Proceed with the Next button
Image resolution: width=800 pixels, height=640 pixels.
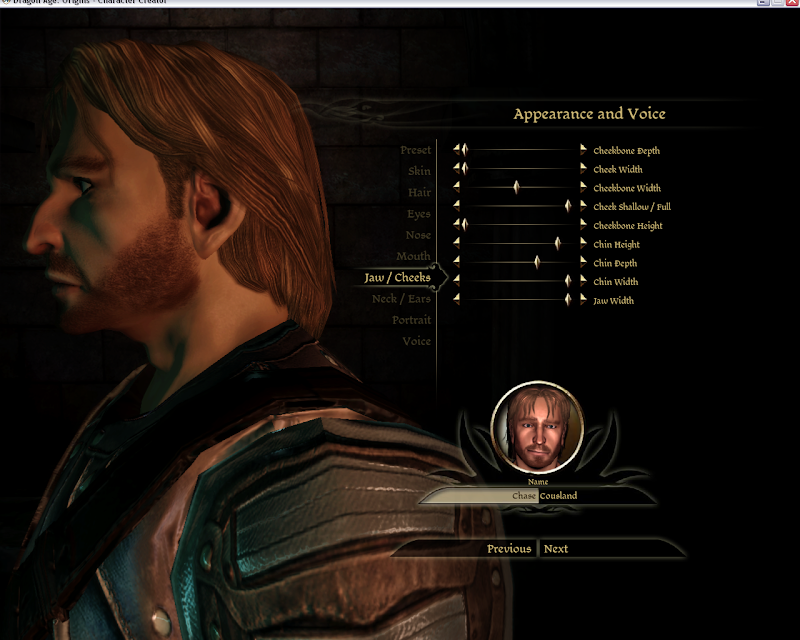[556, 549]
